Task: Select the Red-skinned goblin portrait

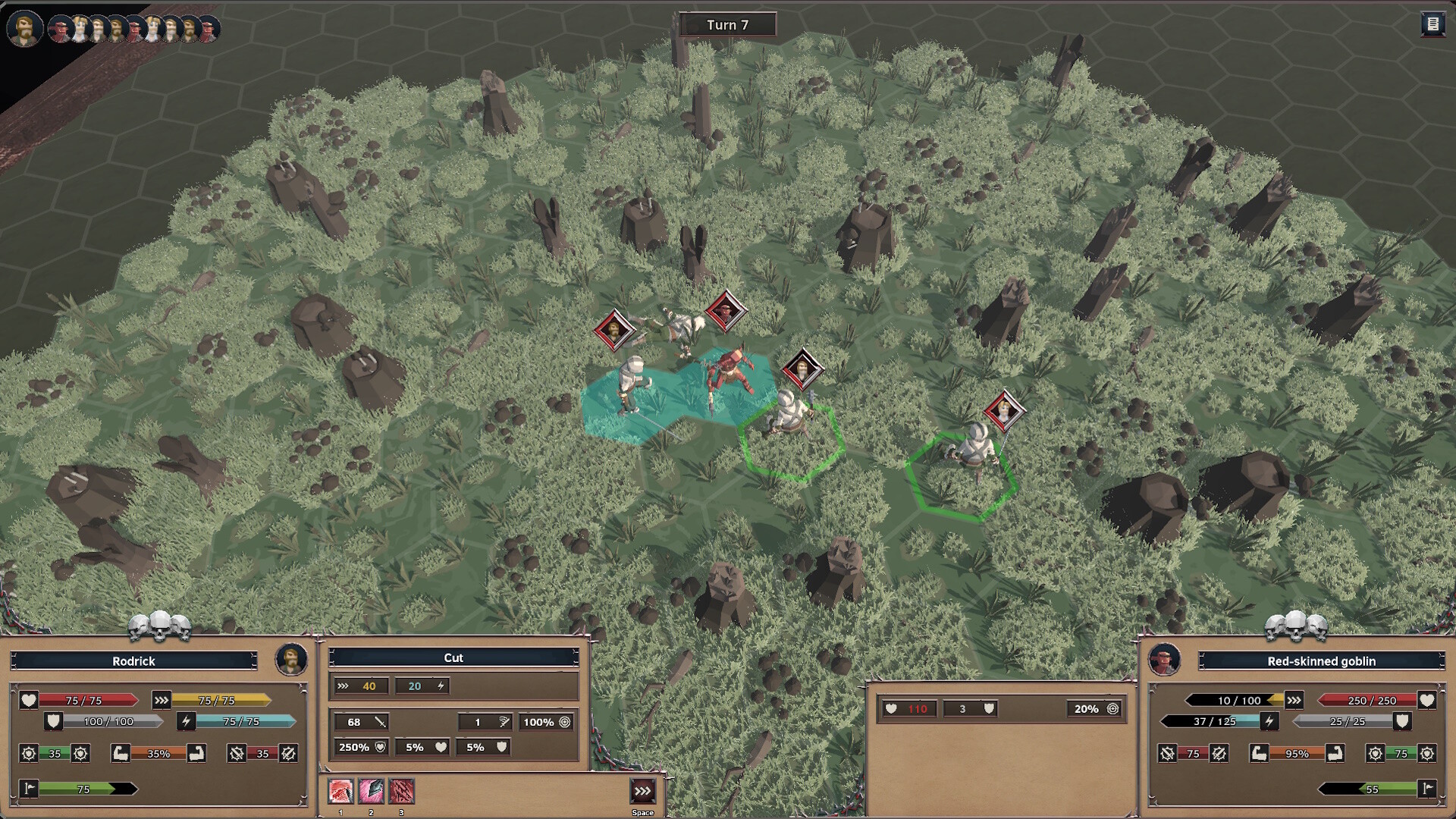Action: [x=1163, y=661]
